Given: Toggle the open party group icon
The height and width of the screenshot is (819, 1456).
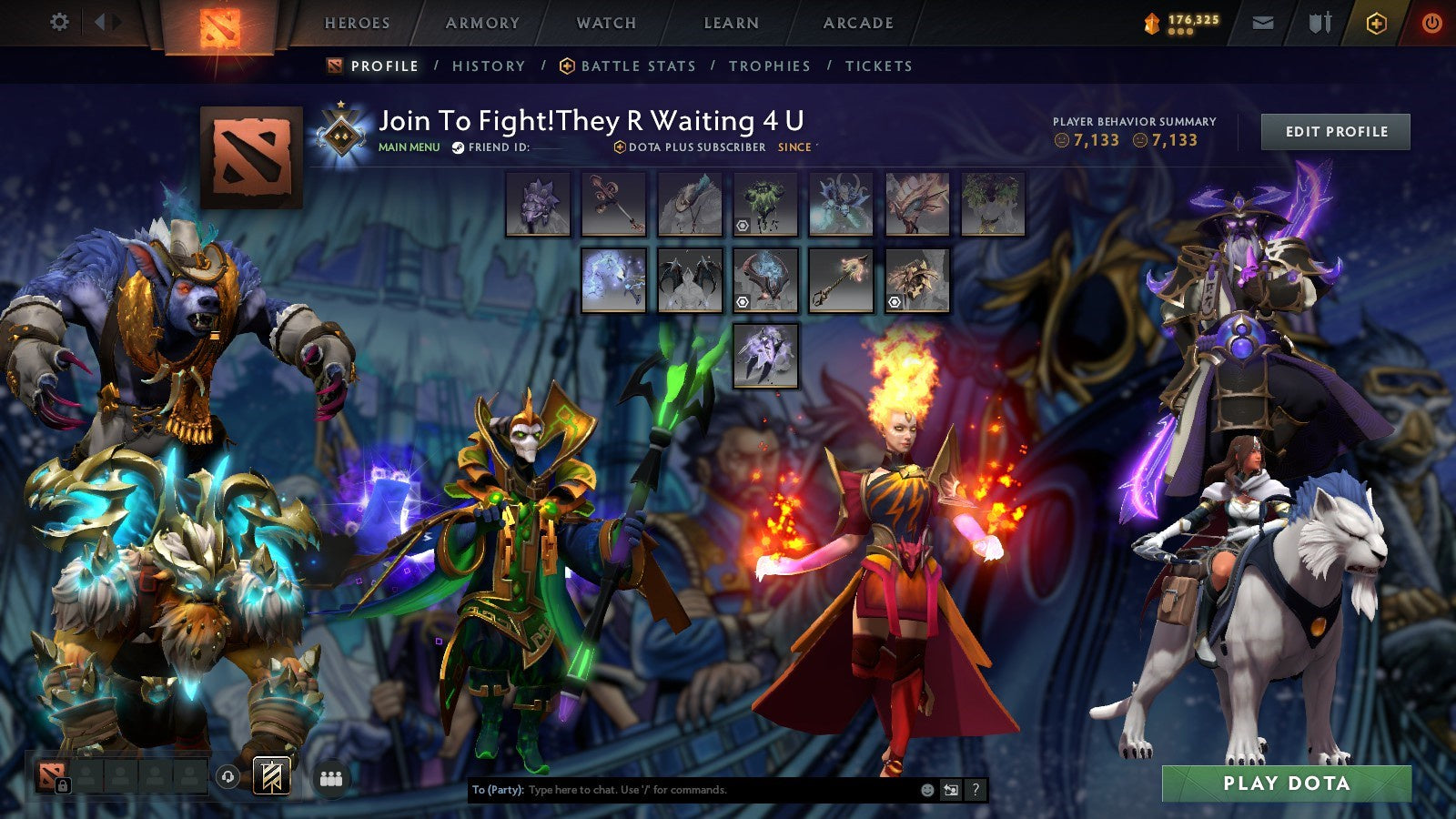Looking at the screenshot, I should coord(331,776).
